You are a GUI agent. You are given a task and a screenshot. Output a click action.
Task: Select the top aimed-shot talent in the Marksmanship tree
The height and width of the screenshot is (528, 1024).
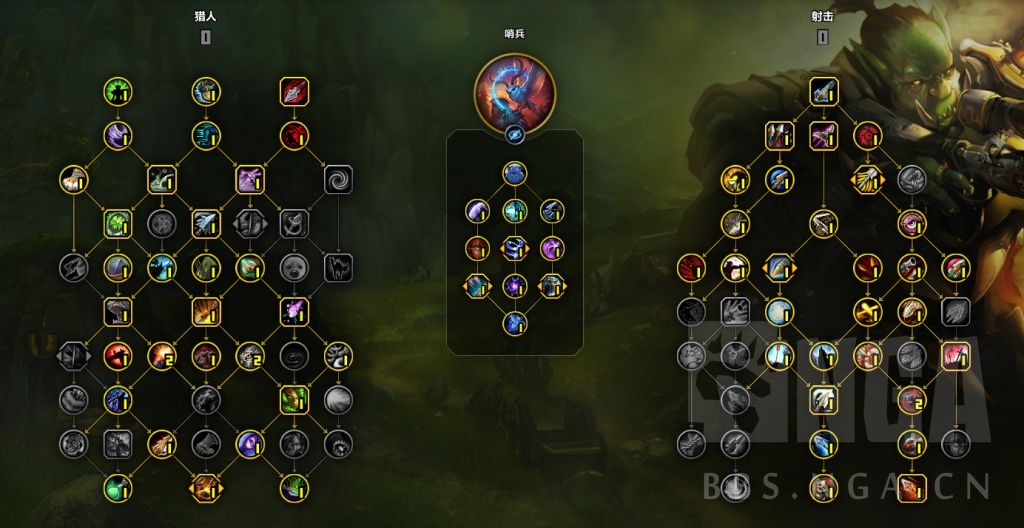pyautogui.click(x=822, y=92)
